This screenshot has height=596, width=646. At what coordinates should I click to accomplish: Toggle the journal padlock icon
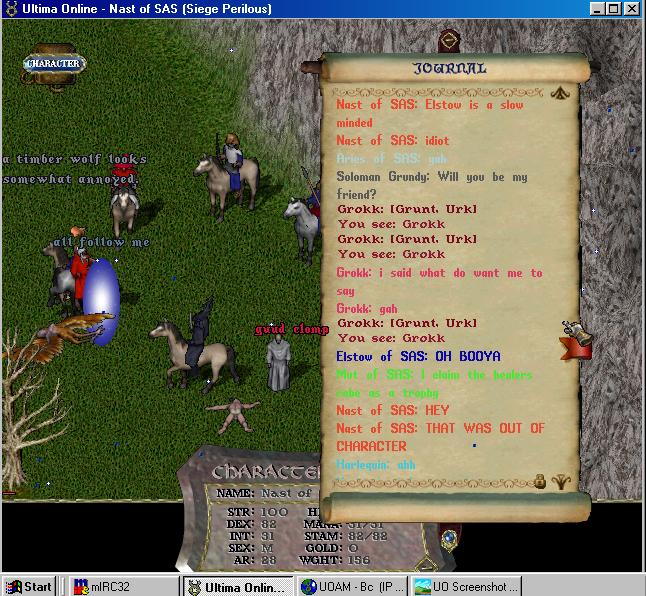[540, 480]
